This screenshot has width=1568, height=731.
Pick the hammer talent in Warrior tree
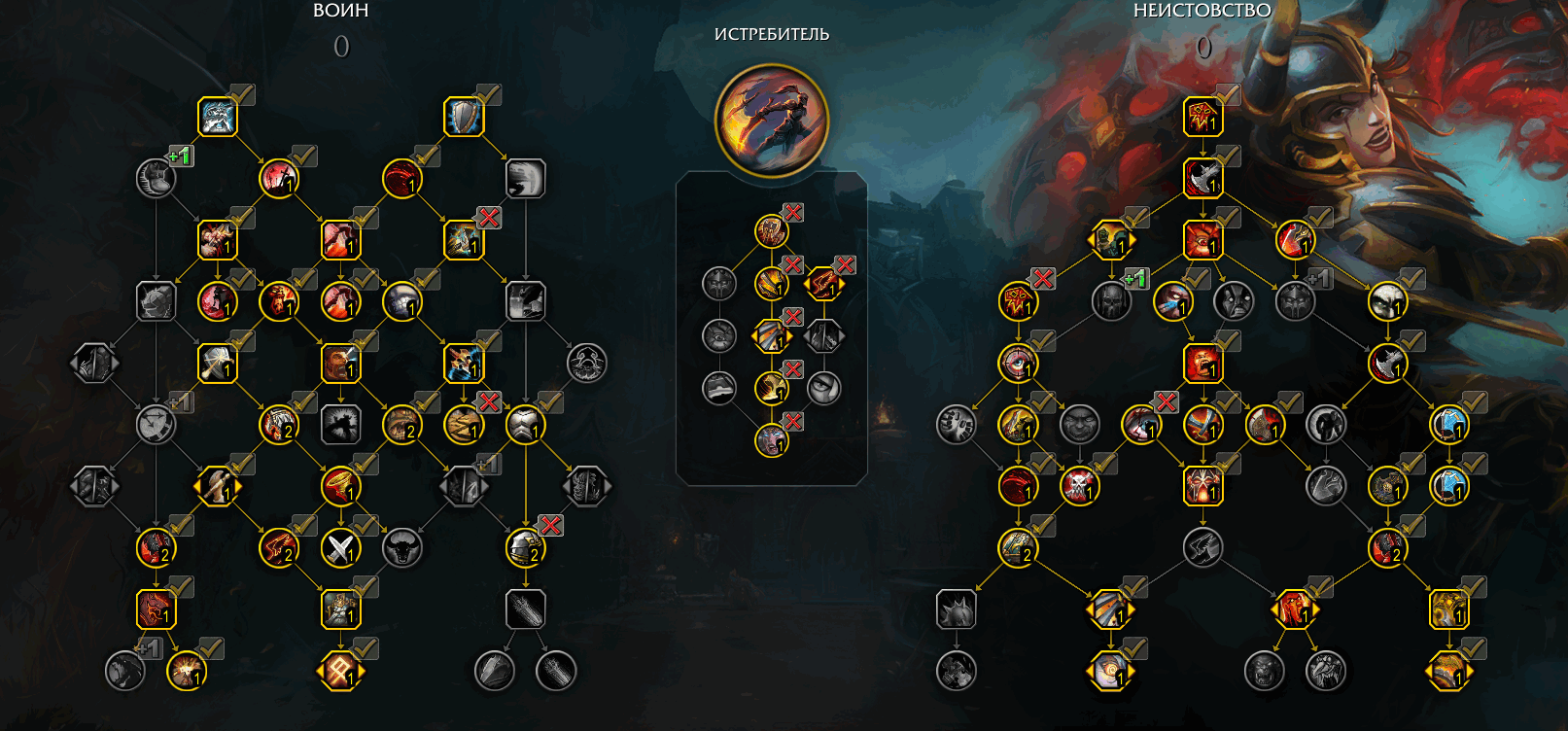pyautogui.click(x=217, y=364)
